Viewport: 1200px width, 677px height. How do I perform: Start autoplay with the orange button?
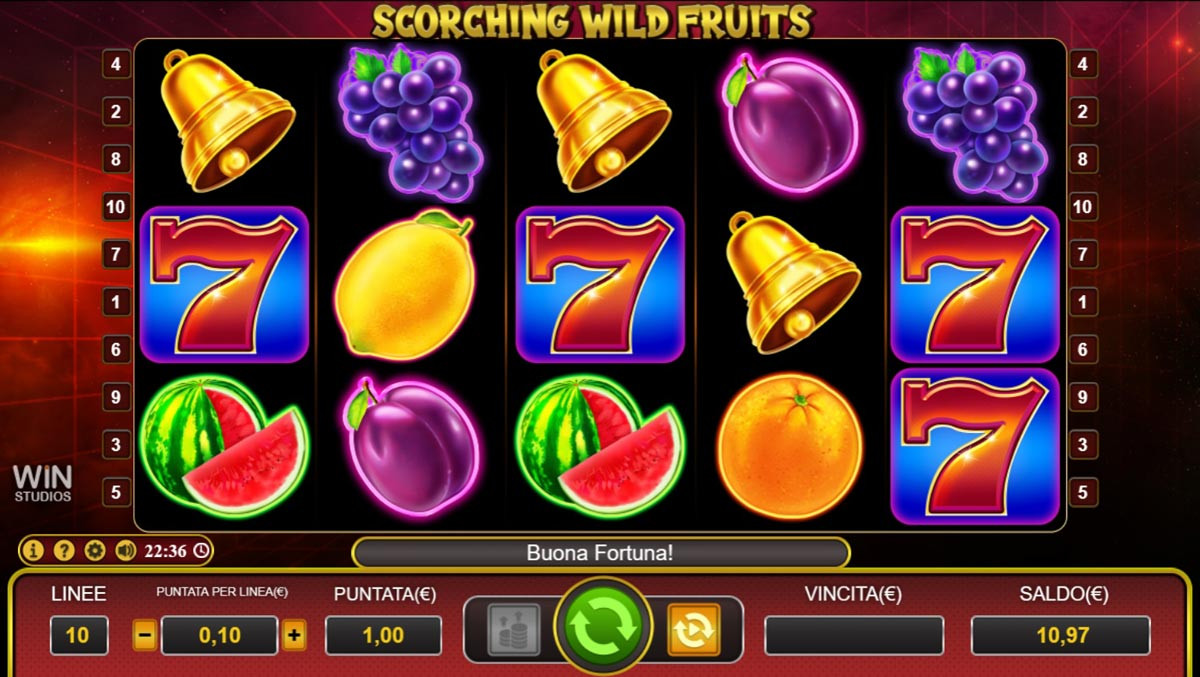pos(693,629)
